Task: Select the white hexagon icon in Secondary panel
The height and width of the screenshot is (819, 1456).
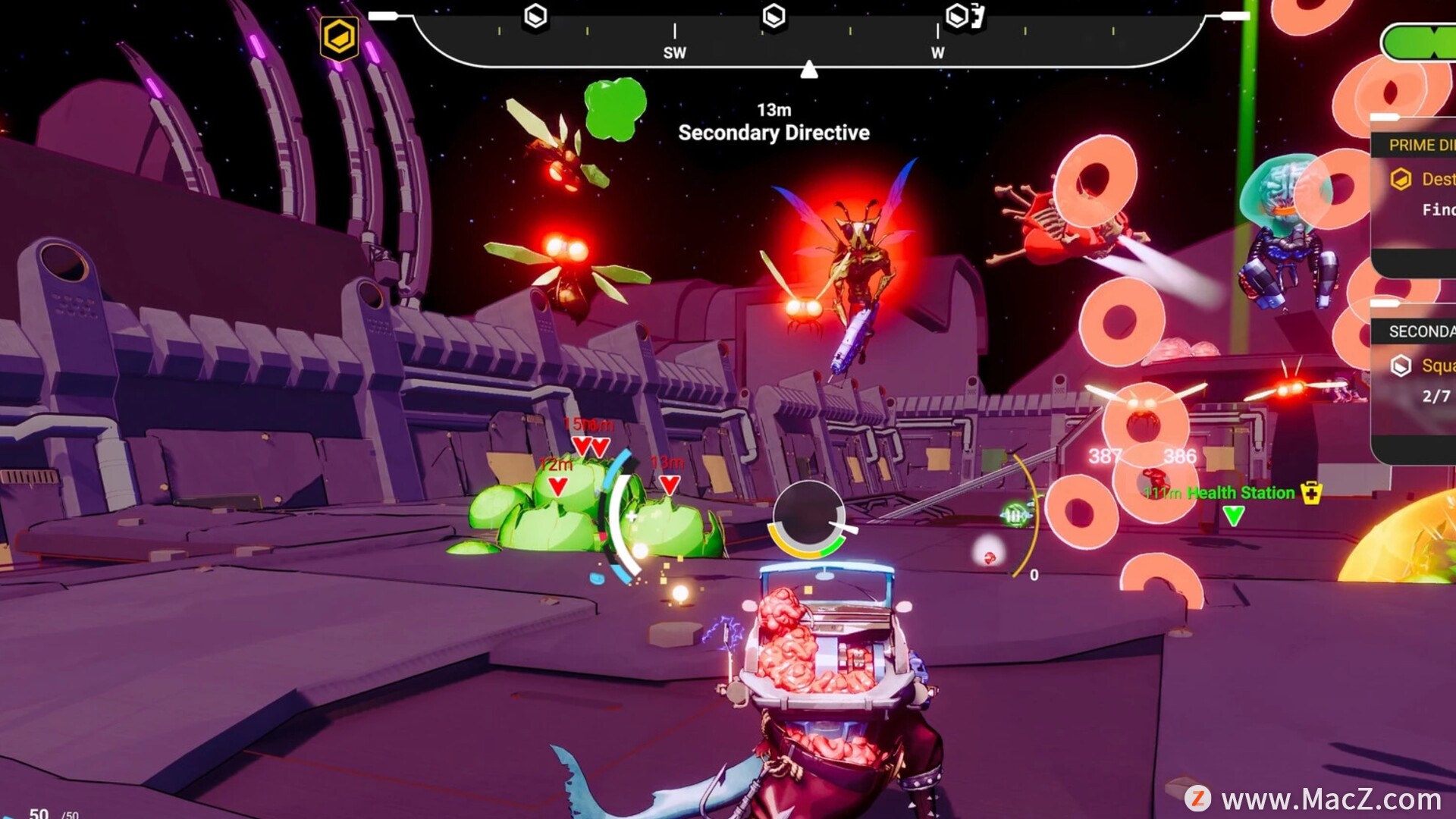Action: [1401, 366]
